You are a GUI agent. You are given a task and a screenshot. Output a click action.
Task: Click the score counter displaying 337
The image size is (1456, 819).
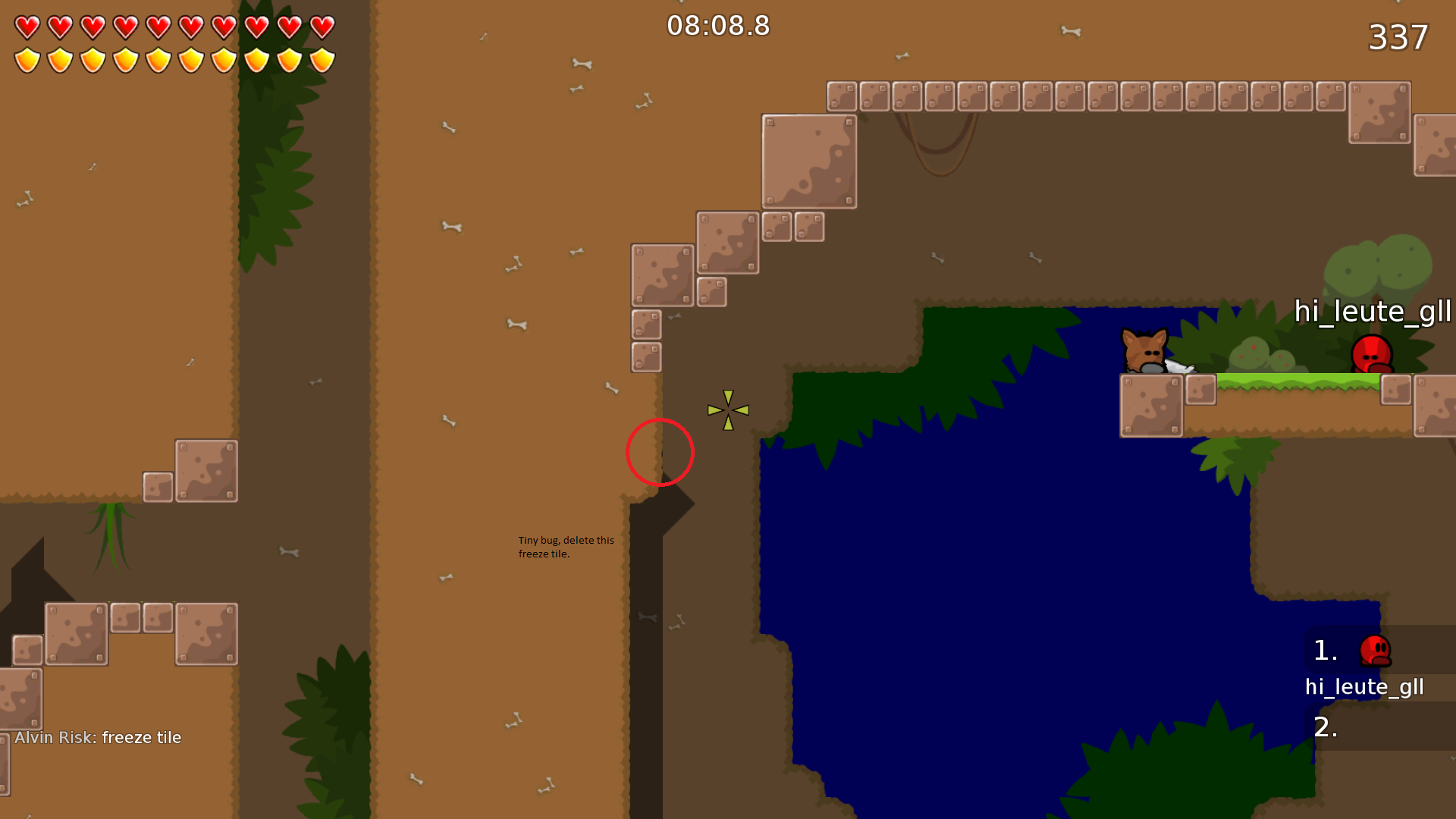tap(1398, 38)
